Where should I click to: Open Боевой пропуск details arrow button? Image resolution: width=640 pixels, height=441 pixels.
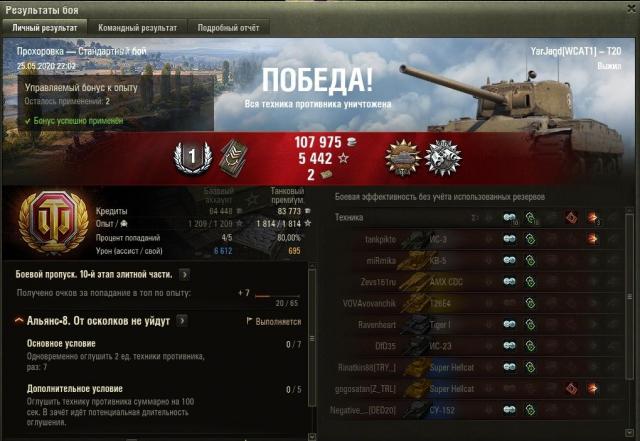click(x=185, y=273)
